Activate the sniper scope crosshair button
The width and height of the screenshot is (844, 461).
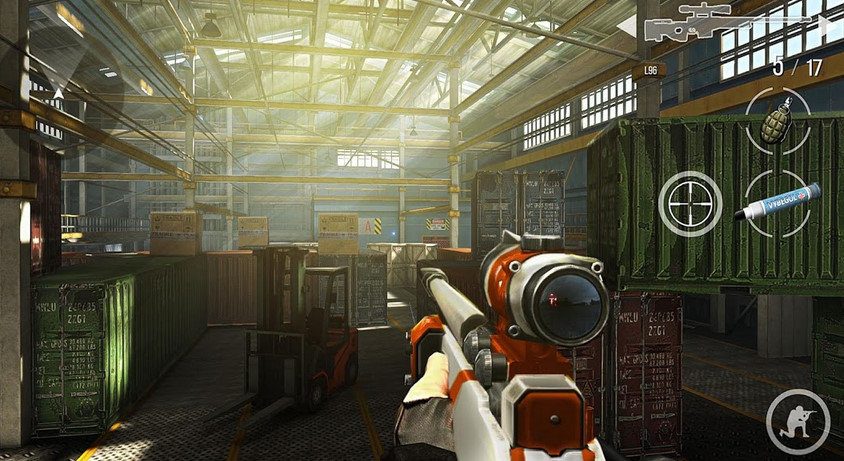tap(689, 203)
